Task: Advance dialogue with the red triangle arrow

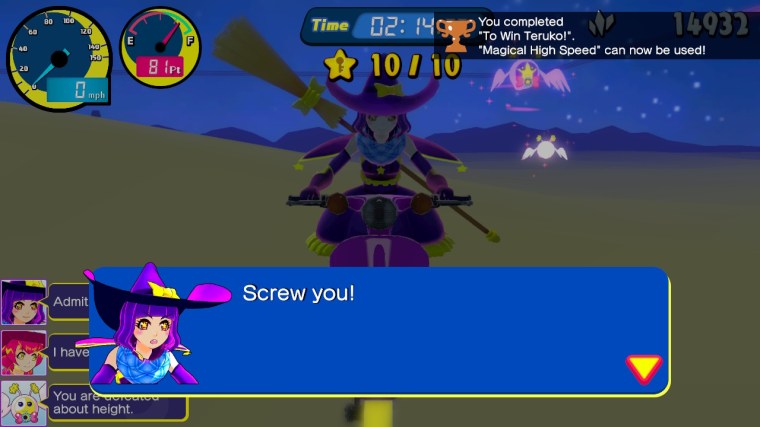Action: coord(643,369)
